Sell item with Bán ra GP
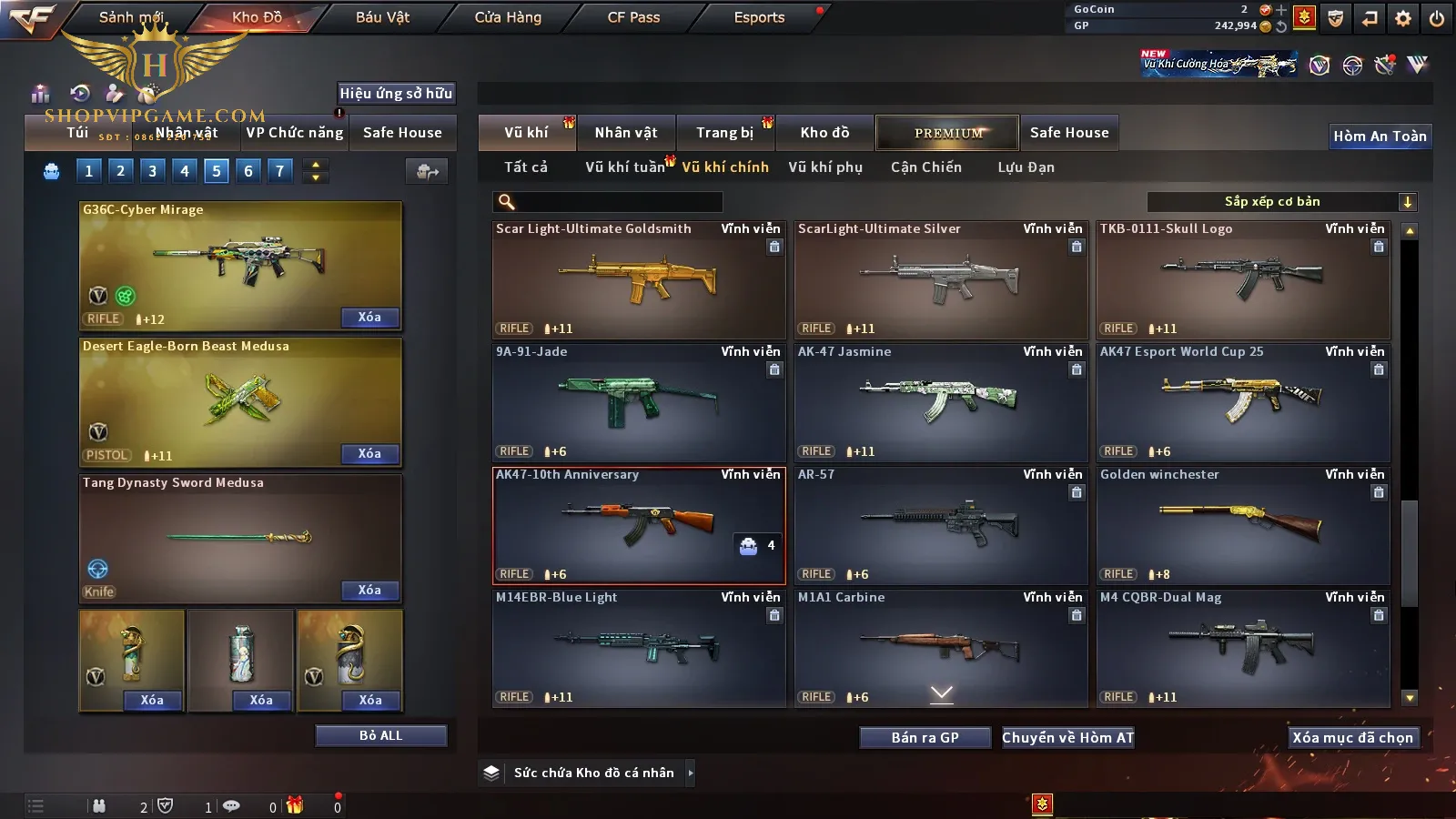Viewport: 1456px width, 819px height. (925, 738)
